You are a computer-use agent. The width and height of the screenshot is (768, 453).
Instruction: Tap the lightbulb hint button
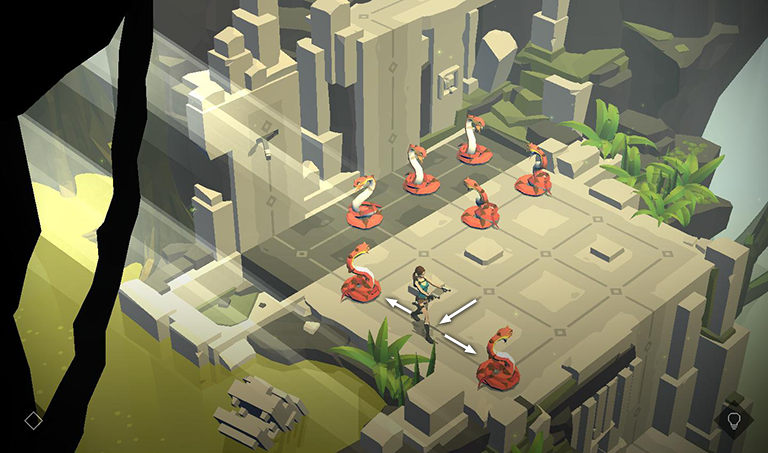[x=734, y=419]
